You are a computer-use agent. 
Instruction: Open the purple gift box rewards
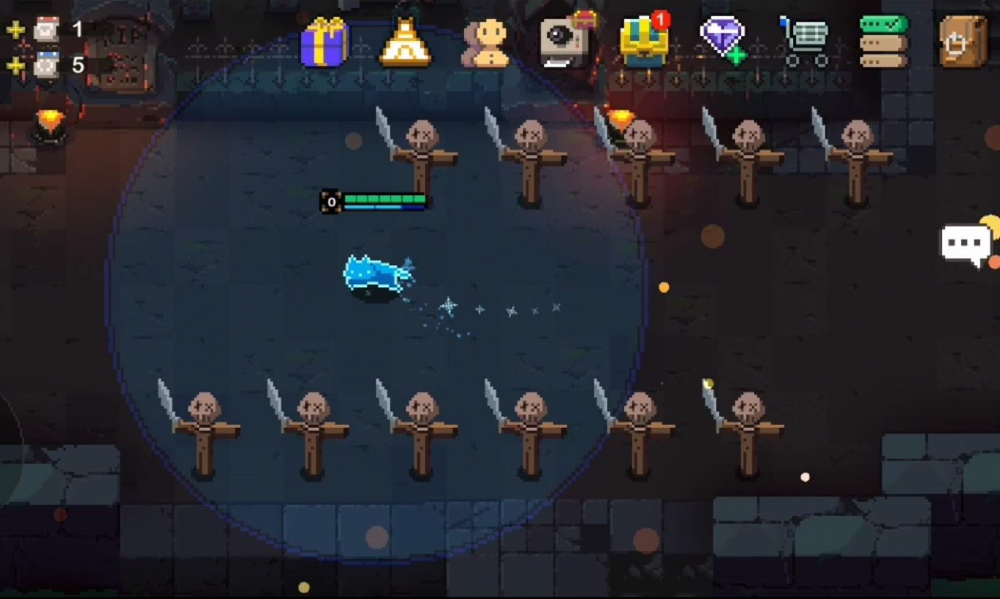[x=324, y=43]
